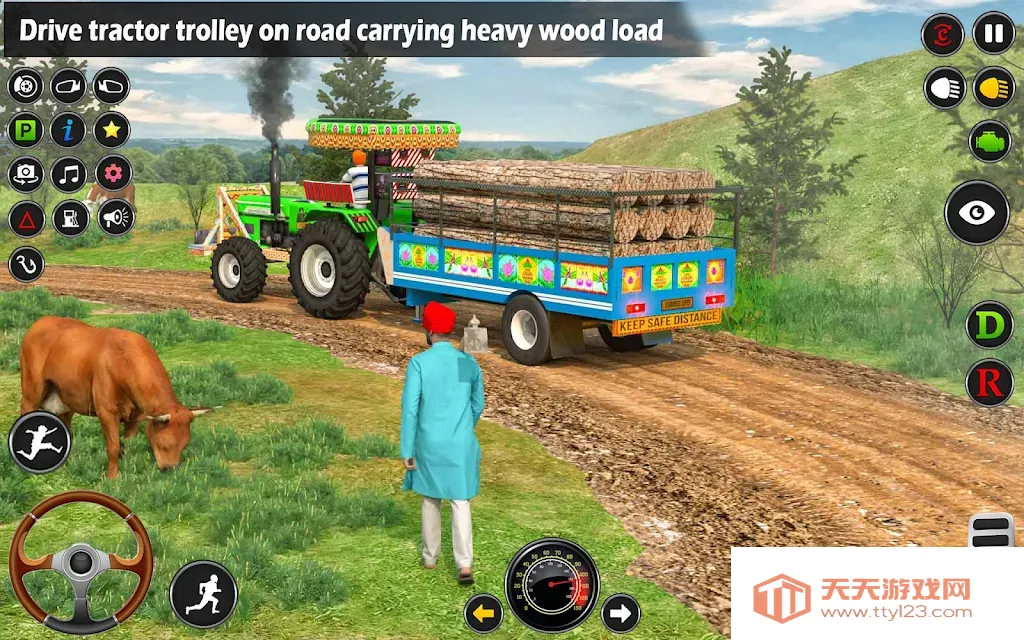Pause the game

993,34
